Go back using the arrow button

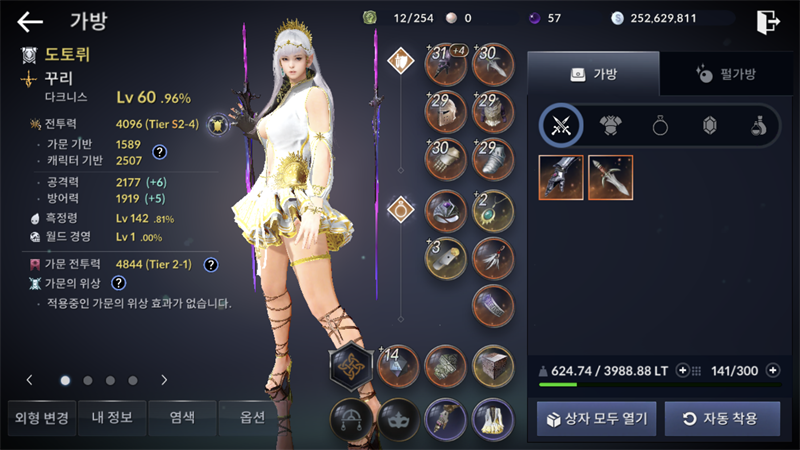pos(31,21)
